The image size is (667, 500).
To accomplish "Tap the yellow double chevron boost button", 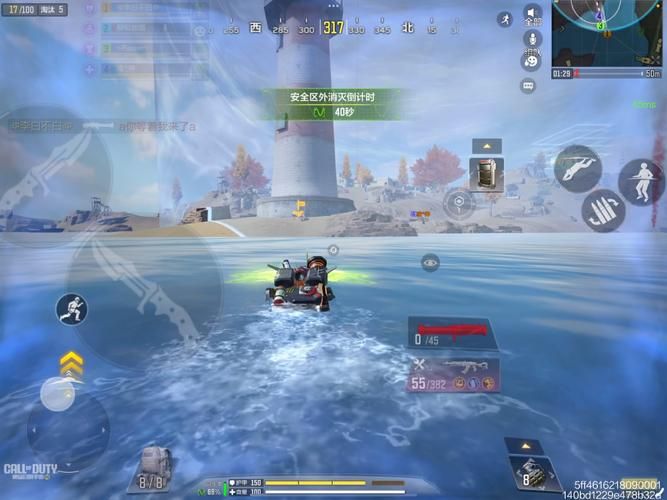I will click(x=70, y=361).
